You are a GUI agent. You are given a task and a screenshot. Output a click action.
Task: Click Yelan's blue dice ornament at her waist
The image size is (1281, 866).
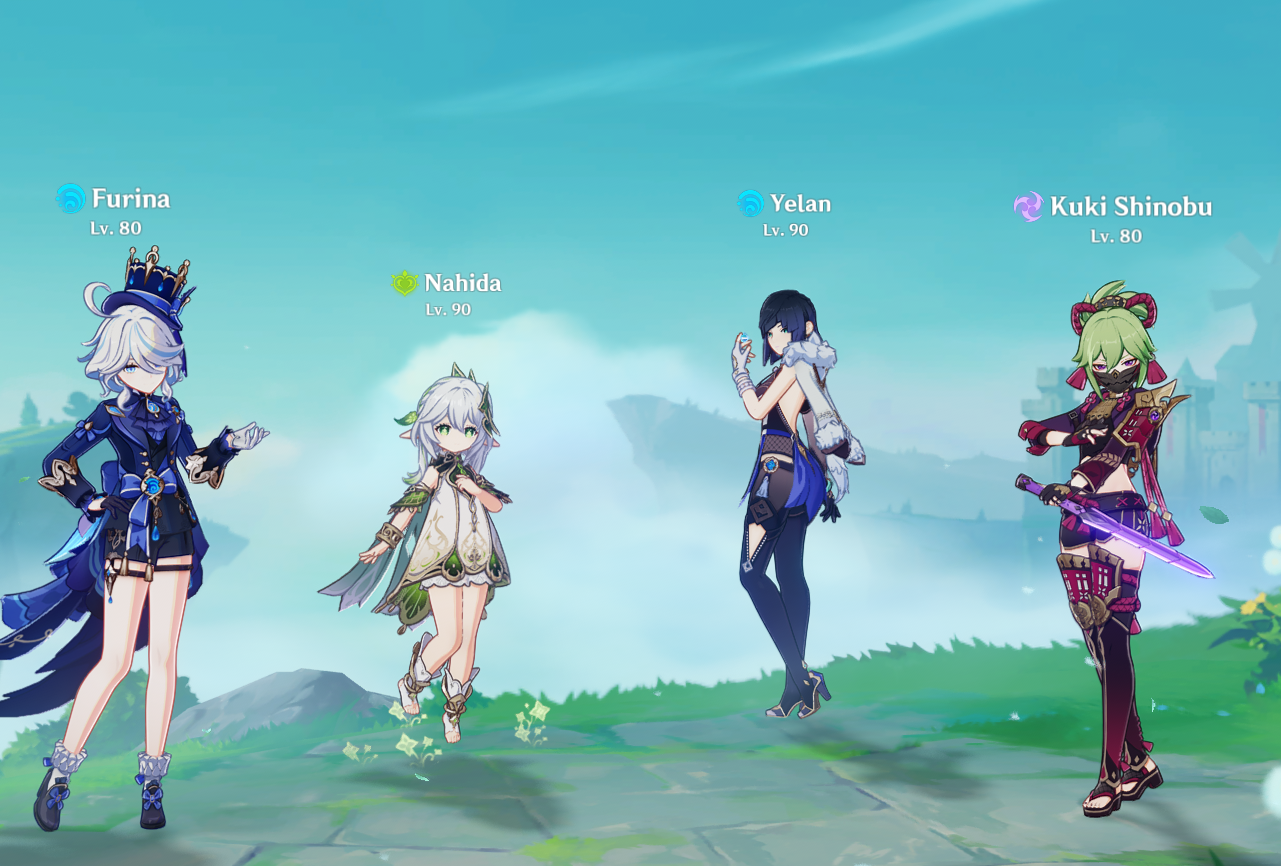point(770,465)
